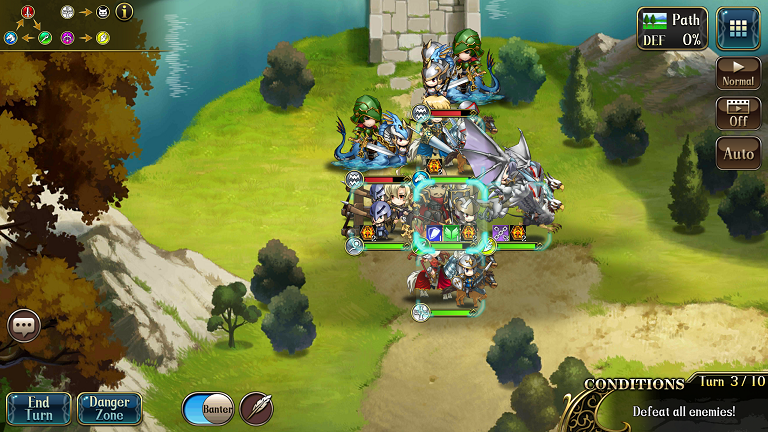Image resolution: width=768 pixels, height=432 pixels.
Task: Click the feather quill icon button
Action: (256, 408)
